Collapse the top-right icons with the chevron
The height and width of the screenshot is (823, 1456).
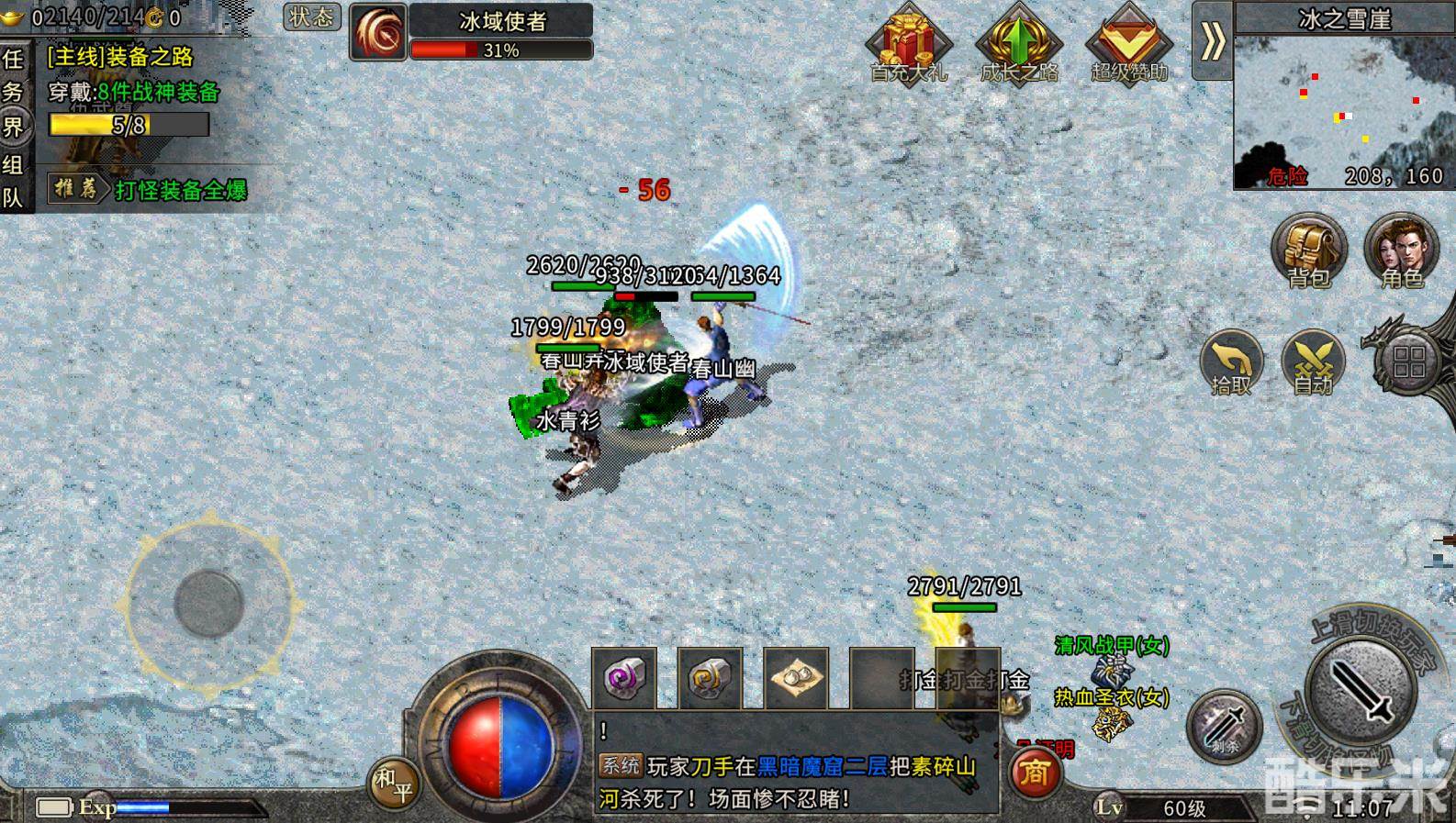pos(1213,41)
